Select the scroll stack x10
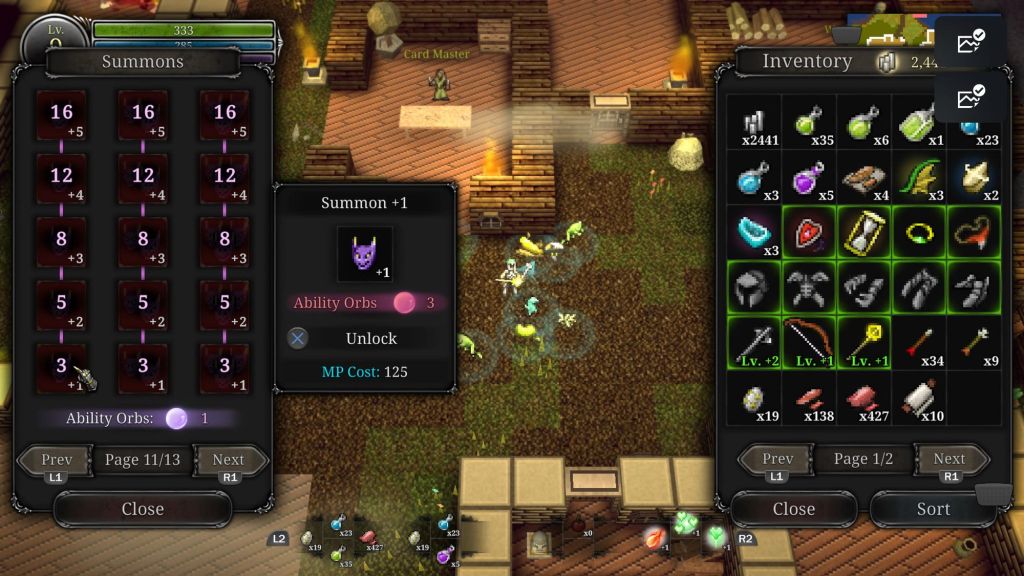Screen dimensions: 1024x576 [x=919, y=398]
